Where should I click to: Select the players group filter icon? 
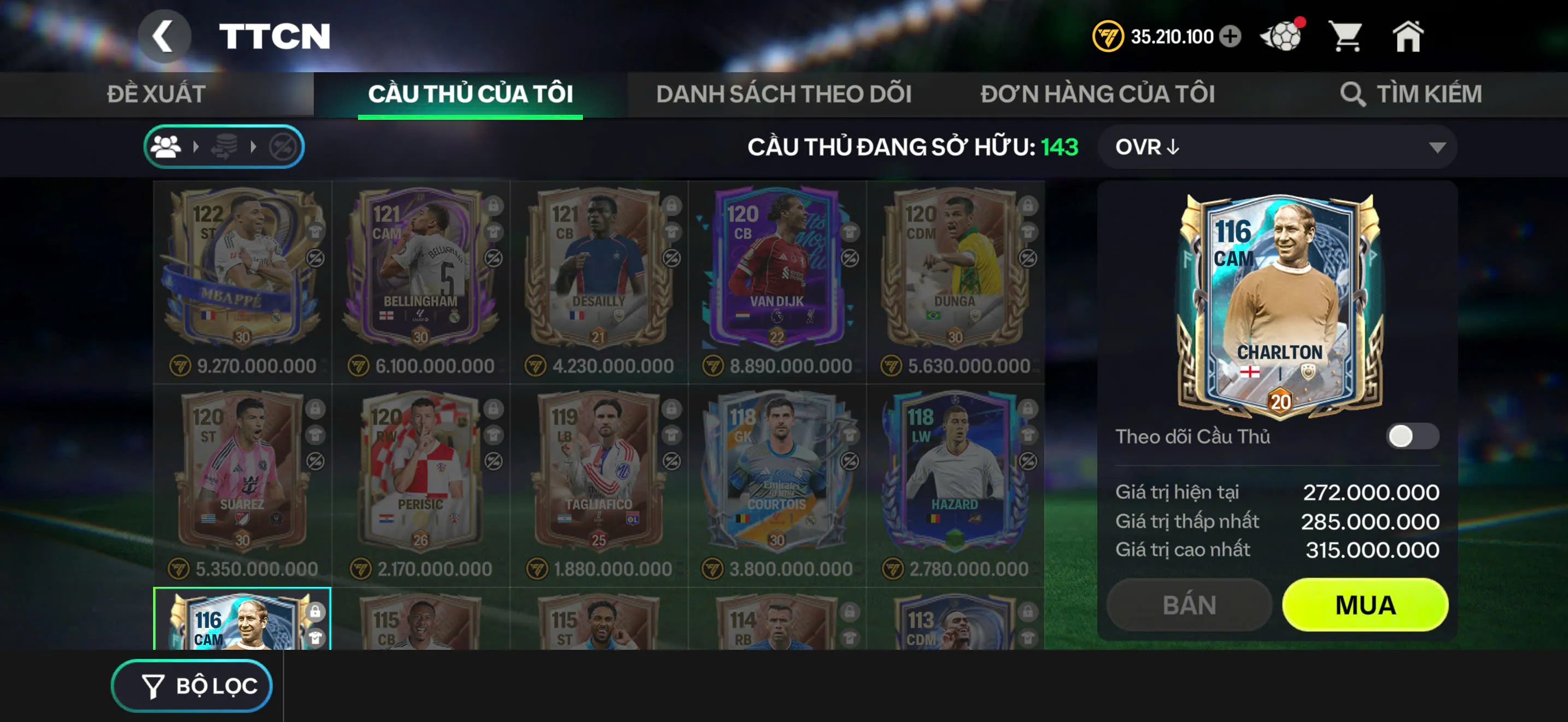click(x=166, y=147)
